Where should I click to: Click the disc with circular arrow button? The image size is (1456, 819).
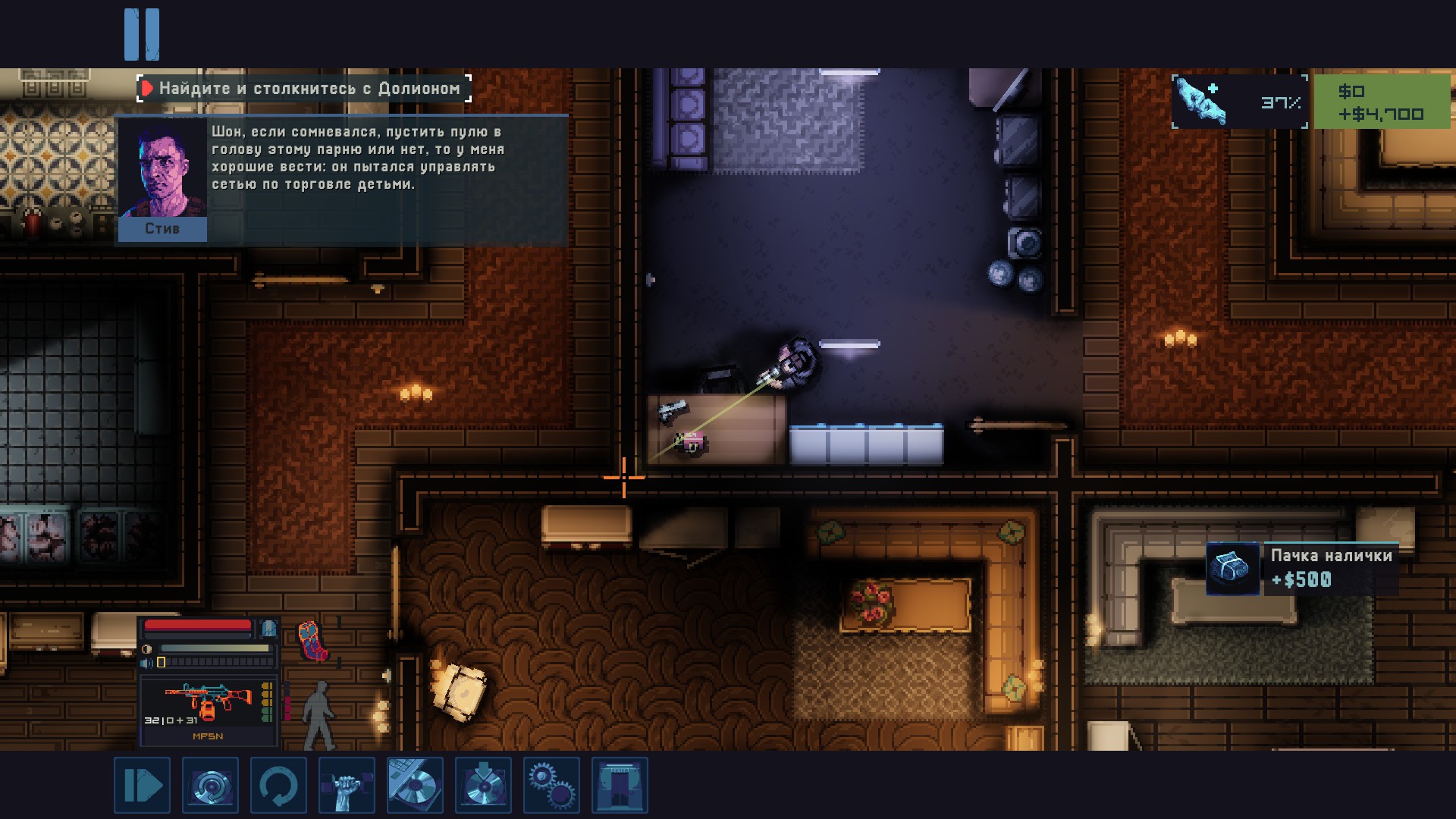pyautogui.click(x=210, y=785)
